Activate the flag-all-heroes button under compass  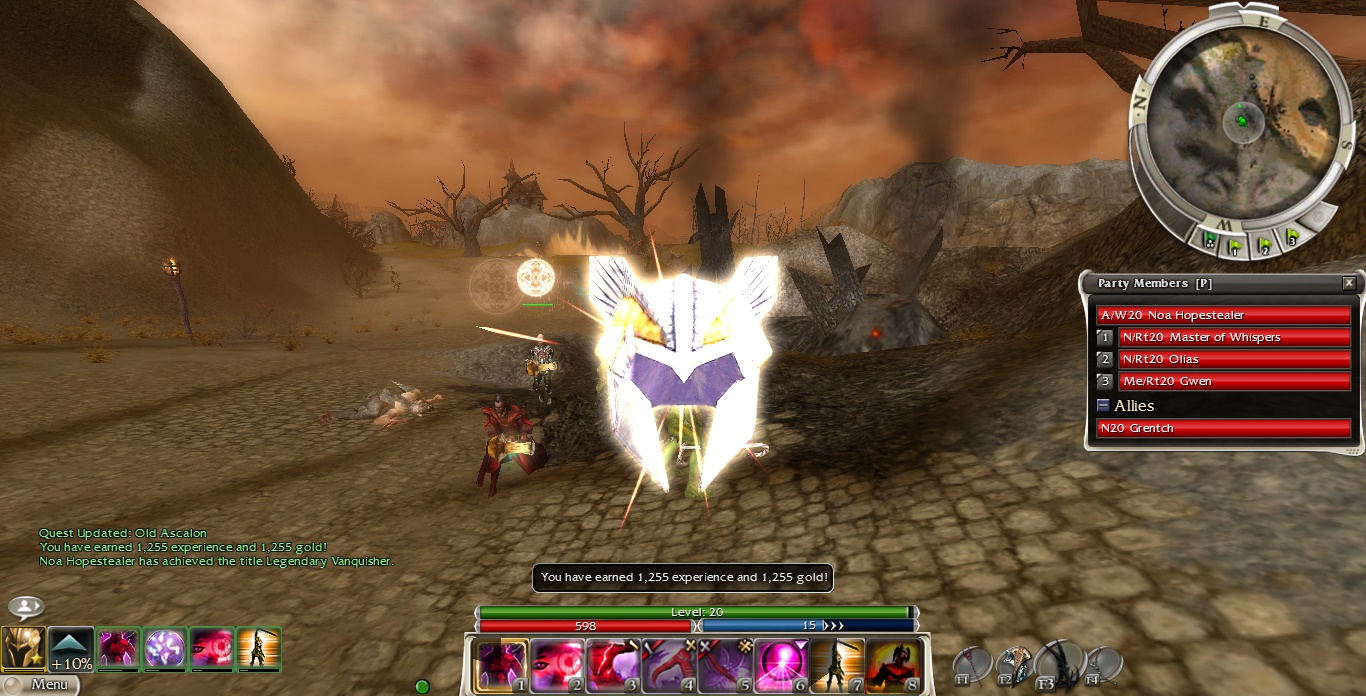1211,240
